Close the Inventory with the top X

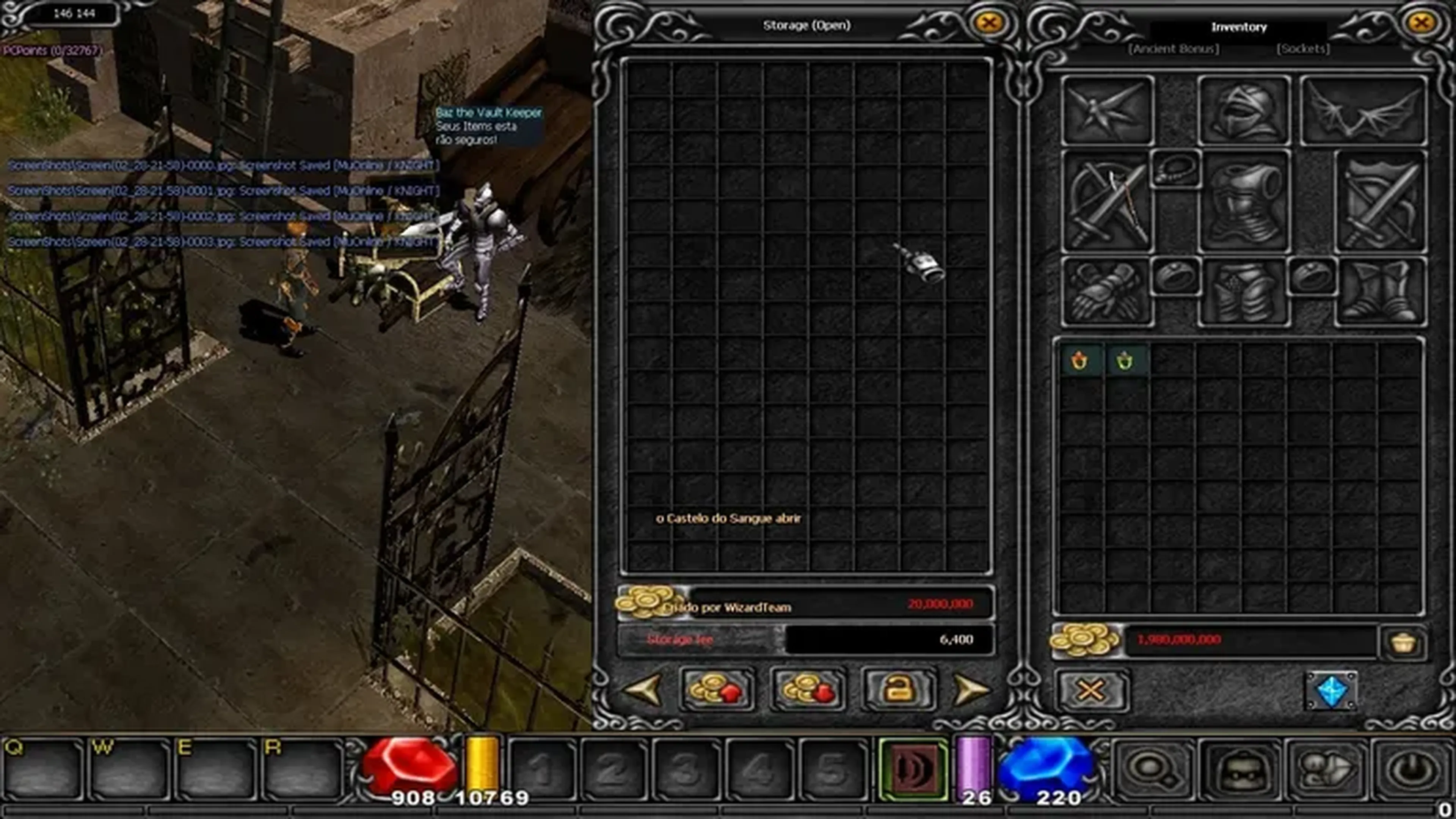point(1421,23)
